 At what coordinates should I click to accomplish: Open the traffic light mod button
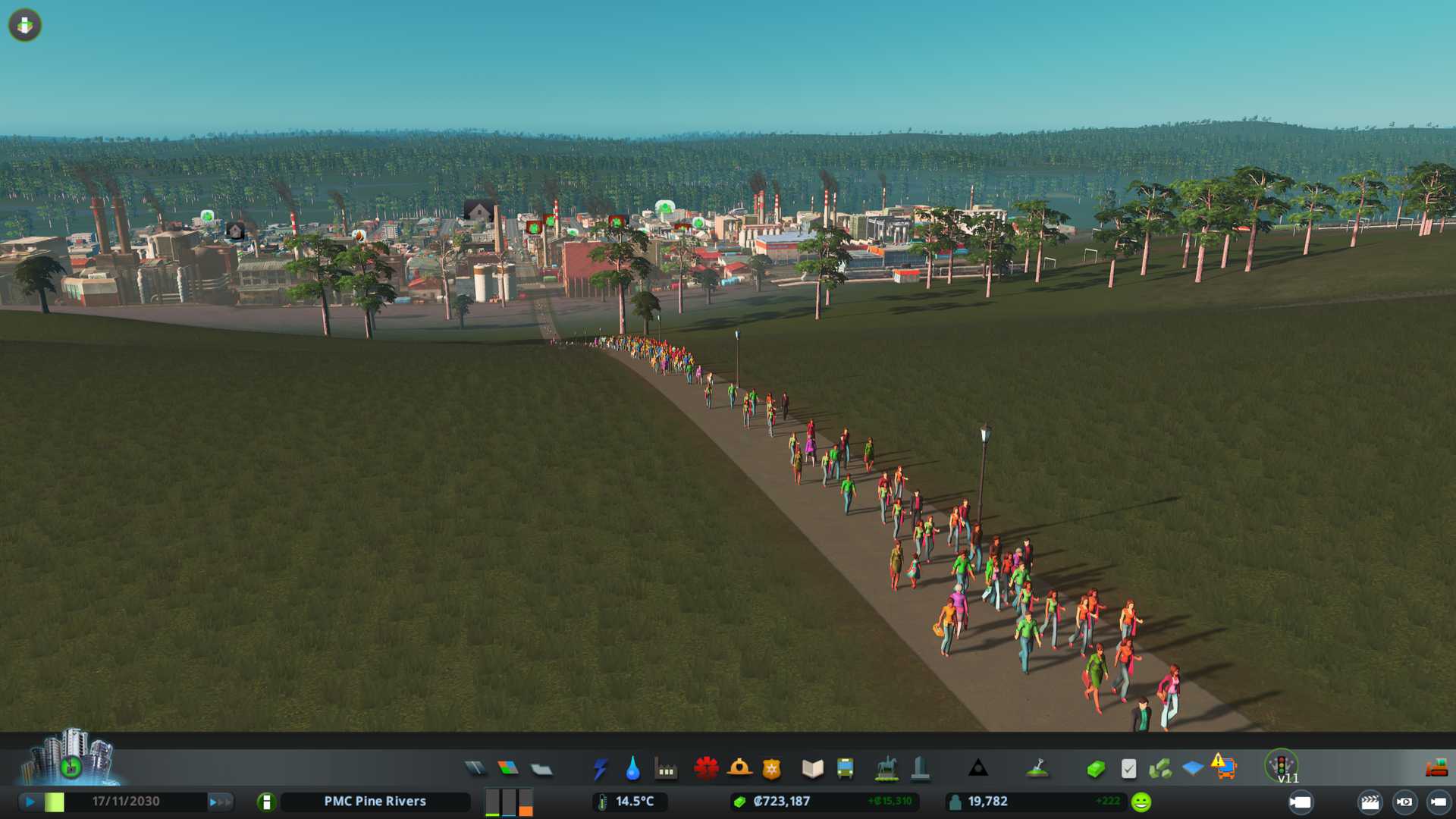tap(1281, 766)
